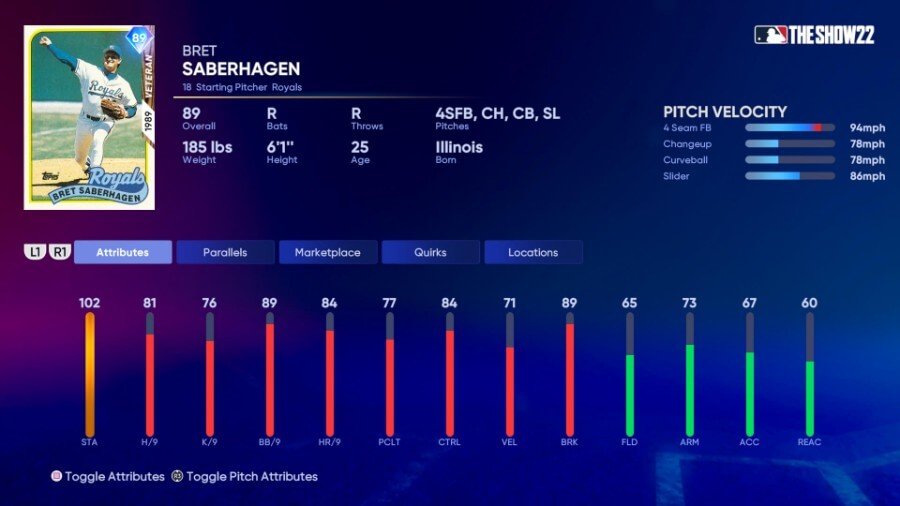900x506 pixels.
Task: Show the Marketplace tab
Action: [x=328, y=252]
